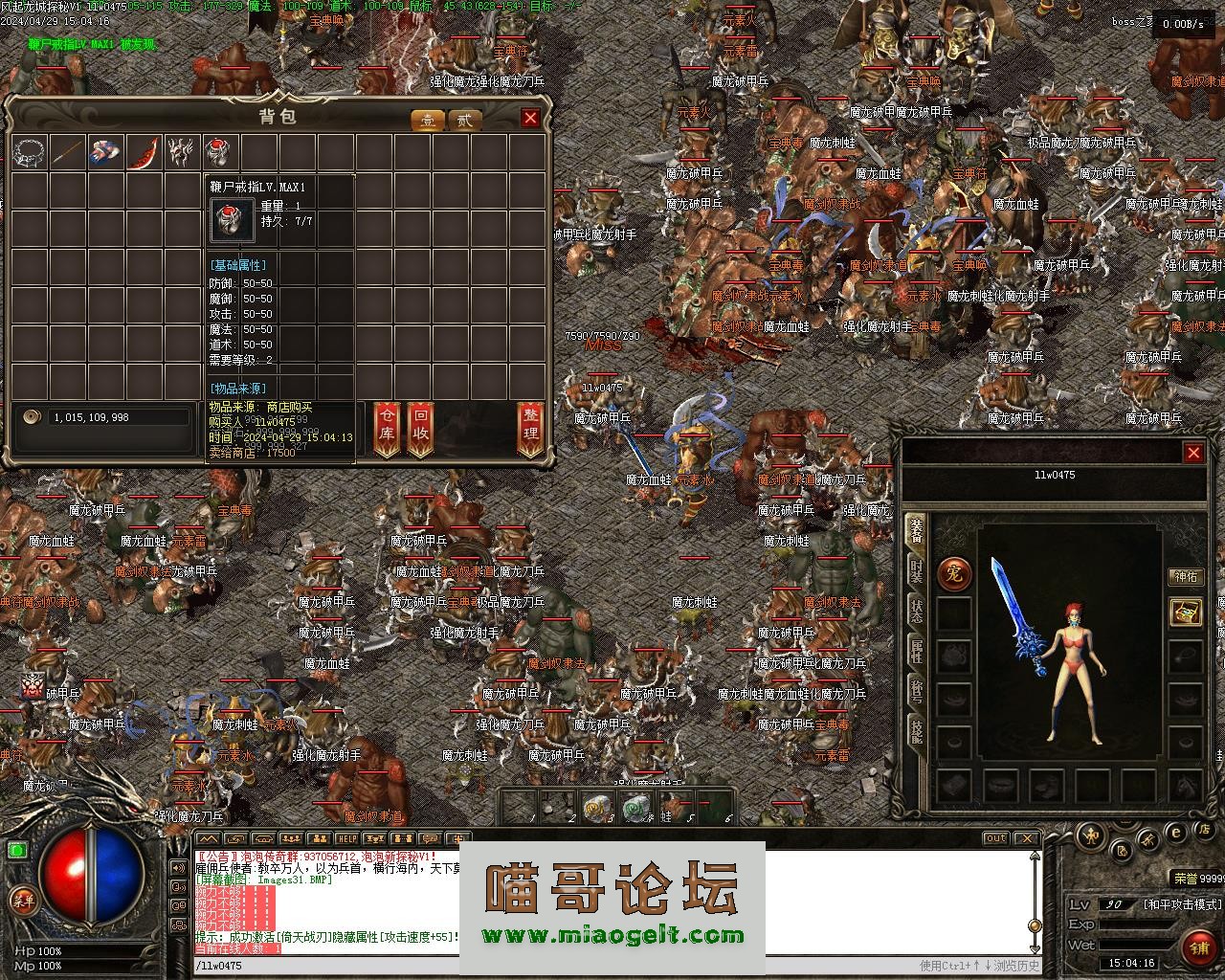Close the character equipment panel
The height and width of the screenshot is (980, 1225).
click(x=1193, y=453)
